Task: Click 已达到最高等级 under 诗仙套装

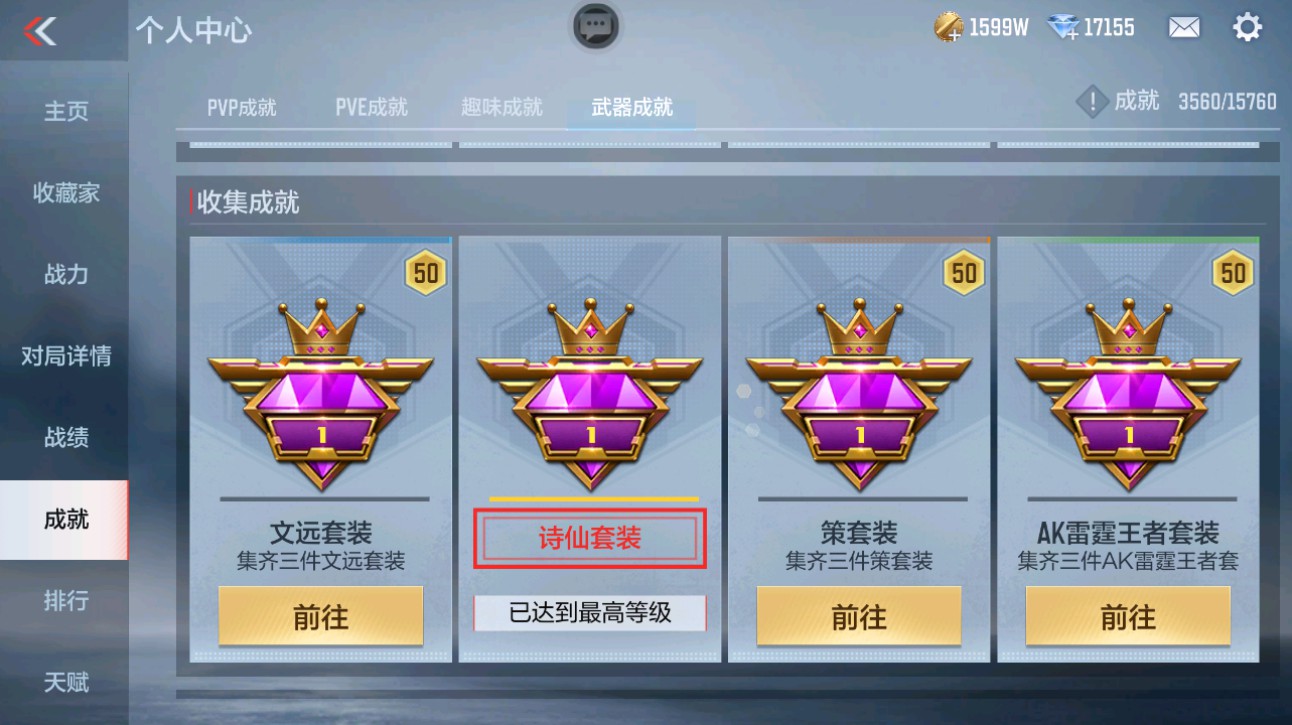Action: tap(588, 613)
